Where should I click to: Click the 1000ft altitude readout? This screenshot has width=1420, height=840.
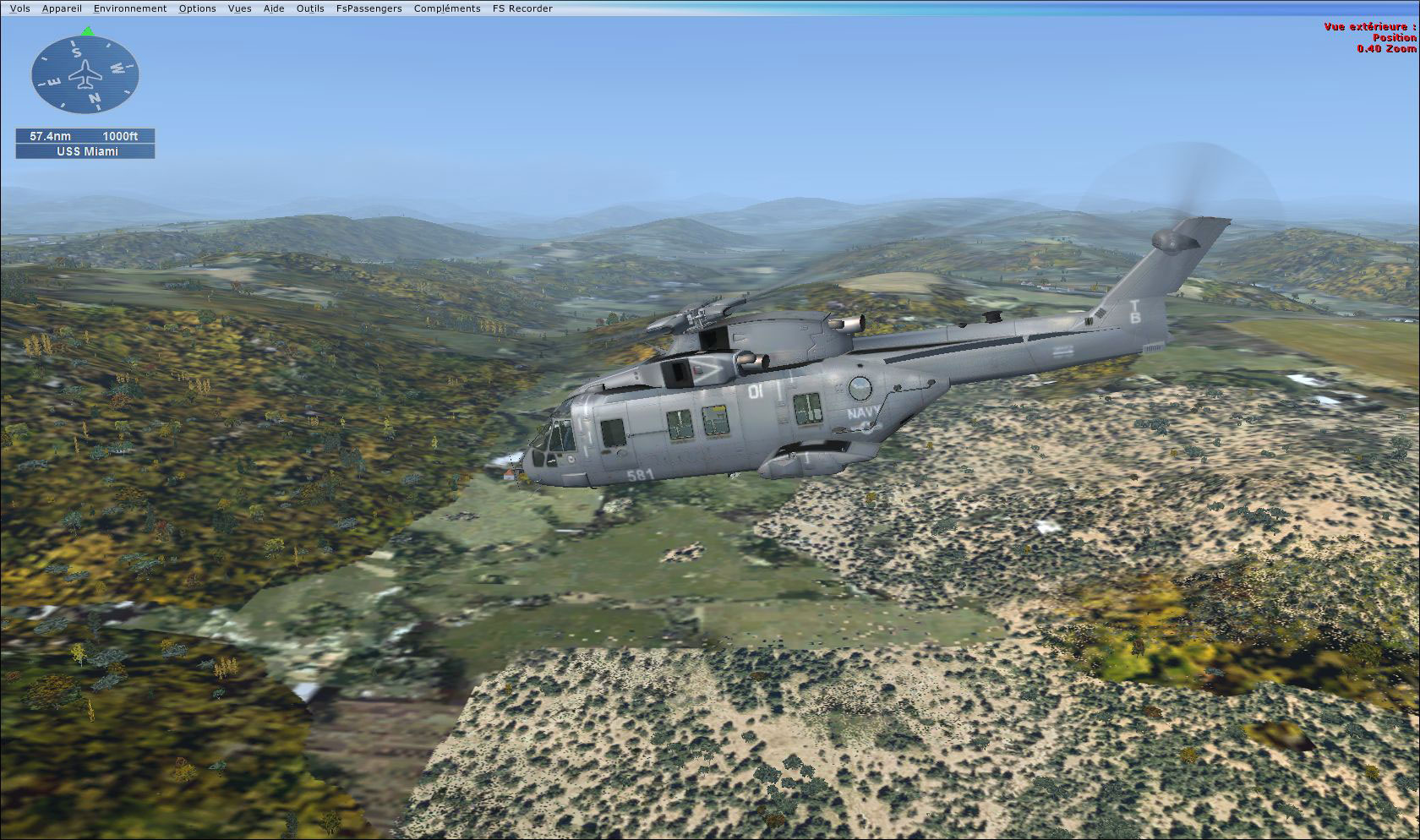tap(121, 136)
